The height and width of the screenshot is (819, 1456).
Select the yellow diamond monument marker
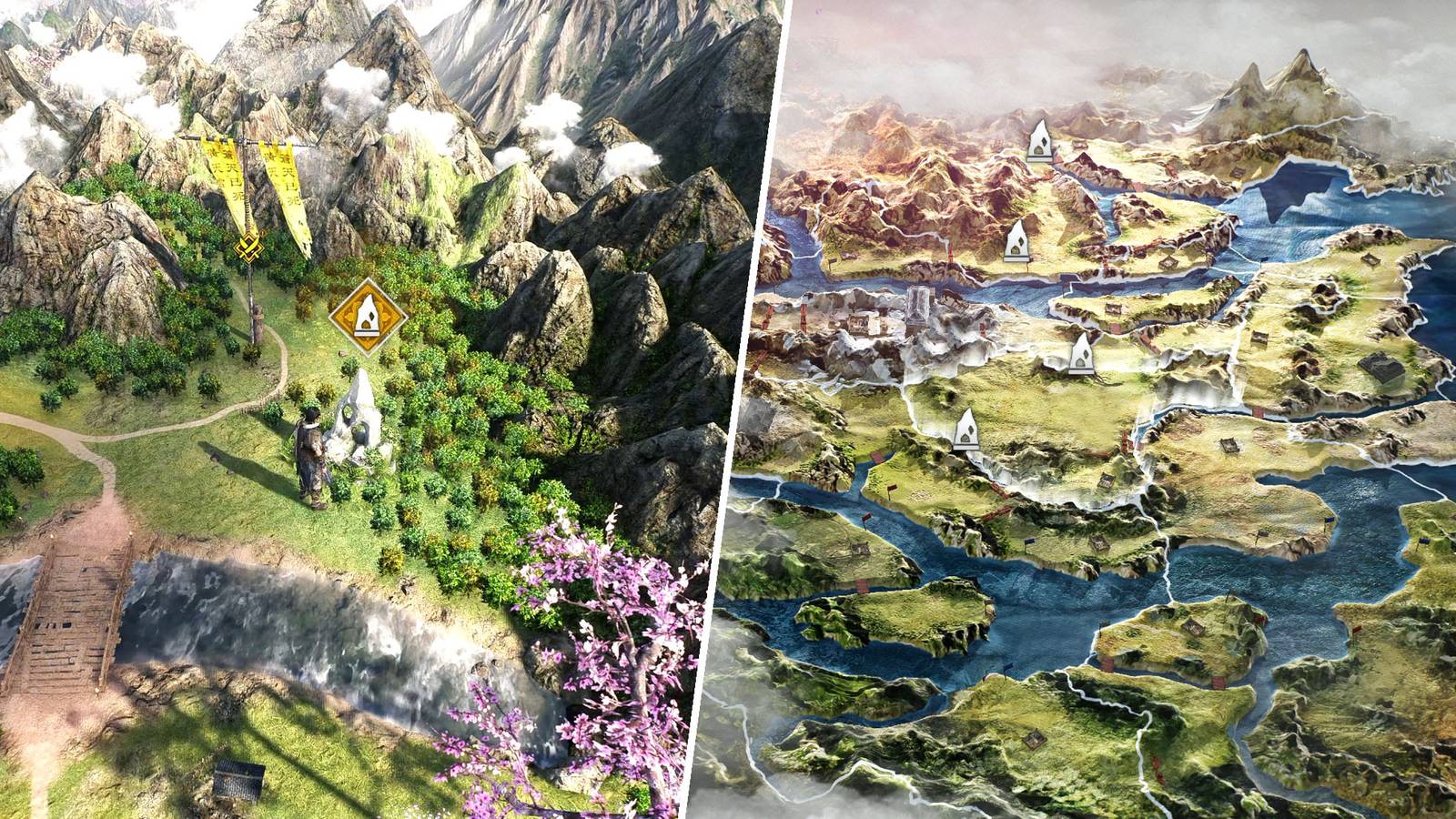pos(371,320)
